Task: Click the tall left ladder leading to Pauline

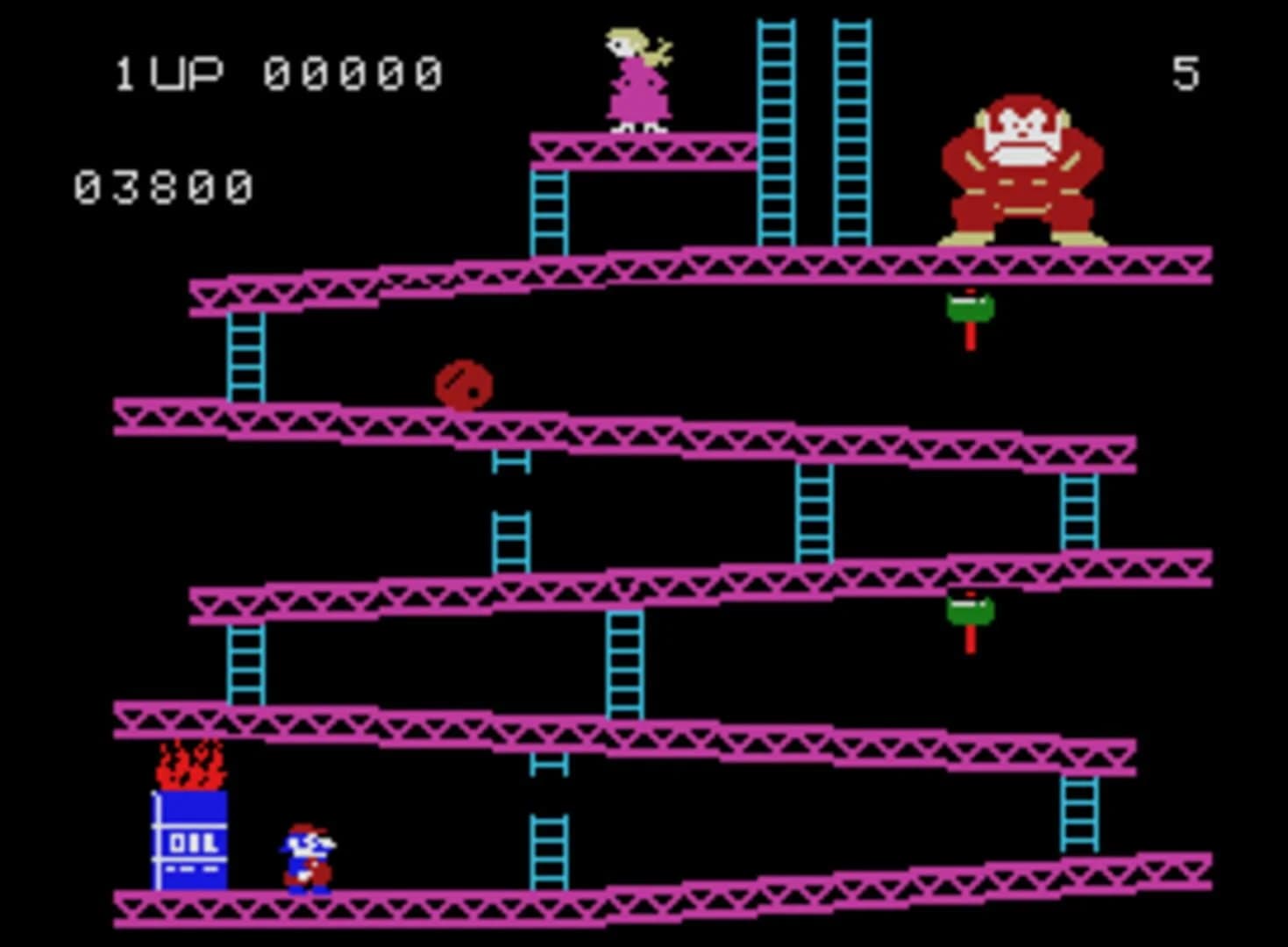Action: coord(774,132)
